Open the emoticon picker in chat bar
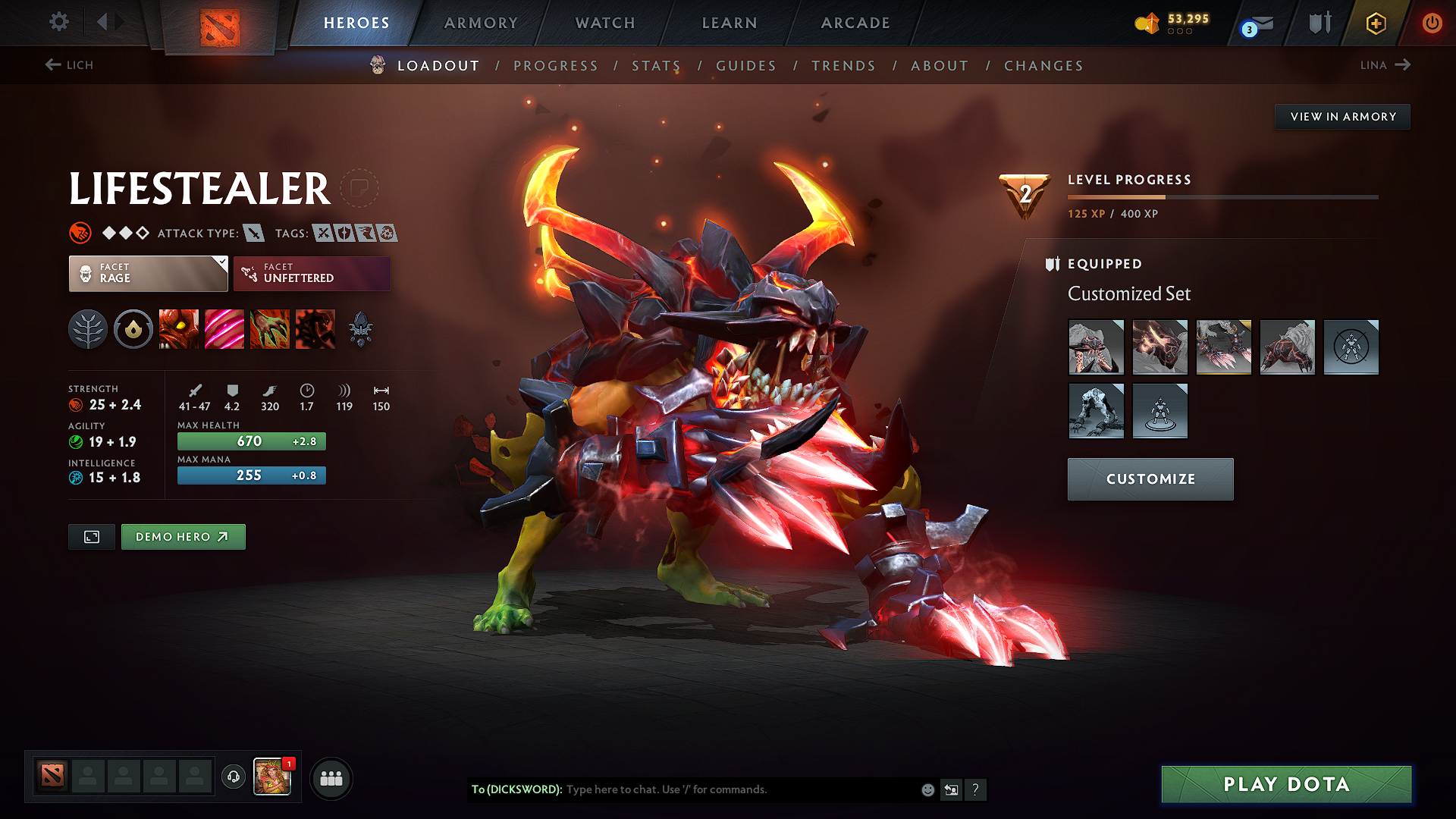Viewport: 1456px width, 819px height. point(927,789)
